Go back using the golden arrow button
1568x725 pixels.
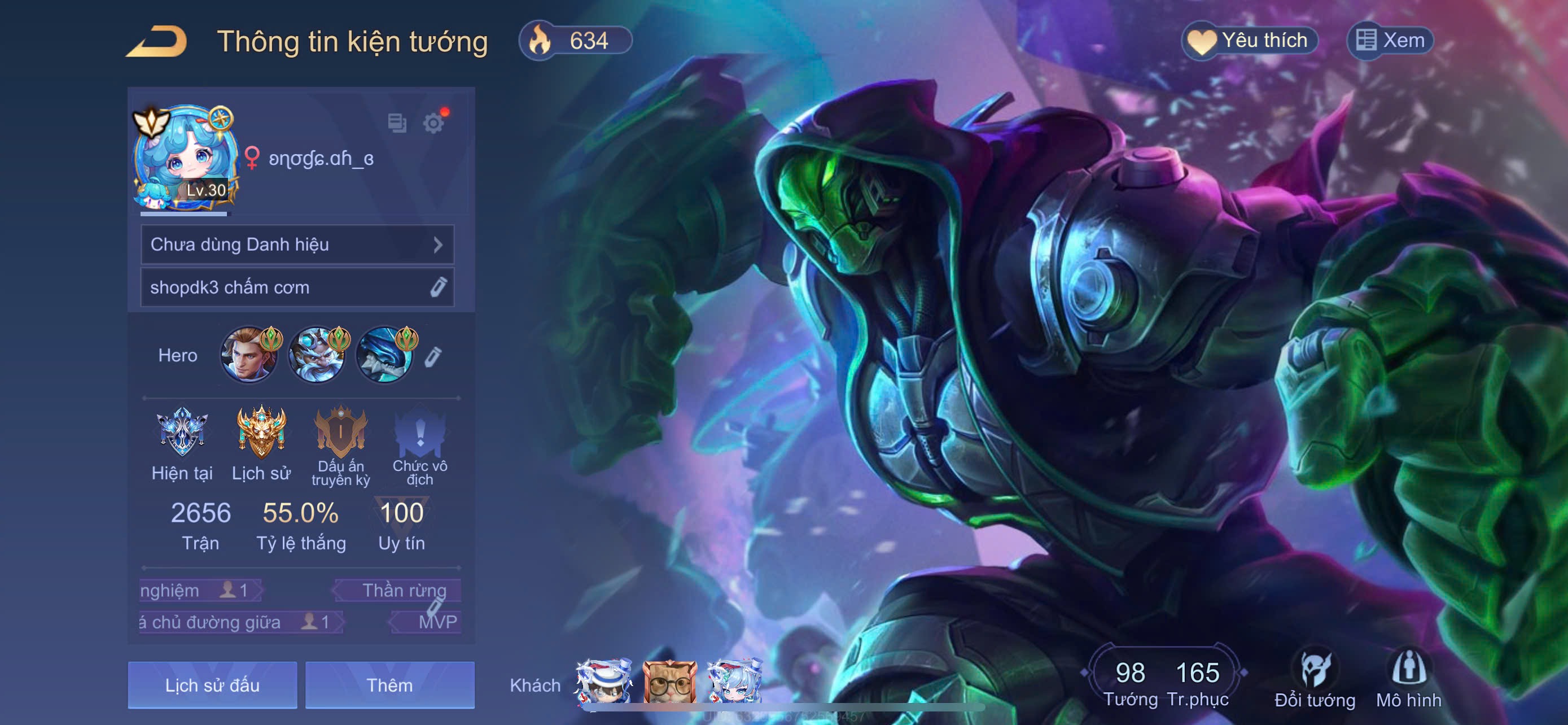pos(157,41)
